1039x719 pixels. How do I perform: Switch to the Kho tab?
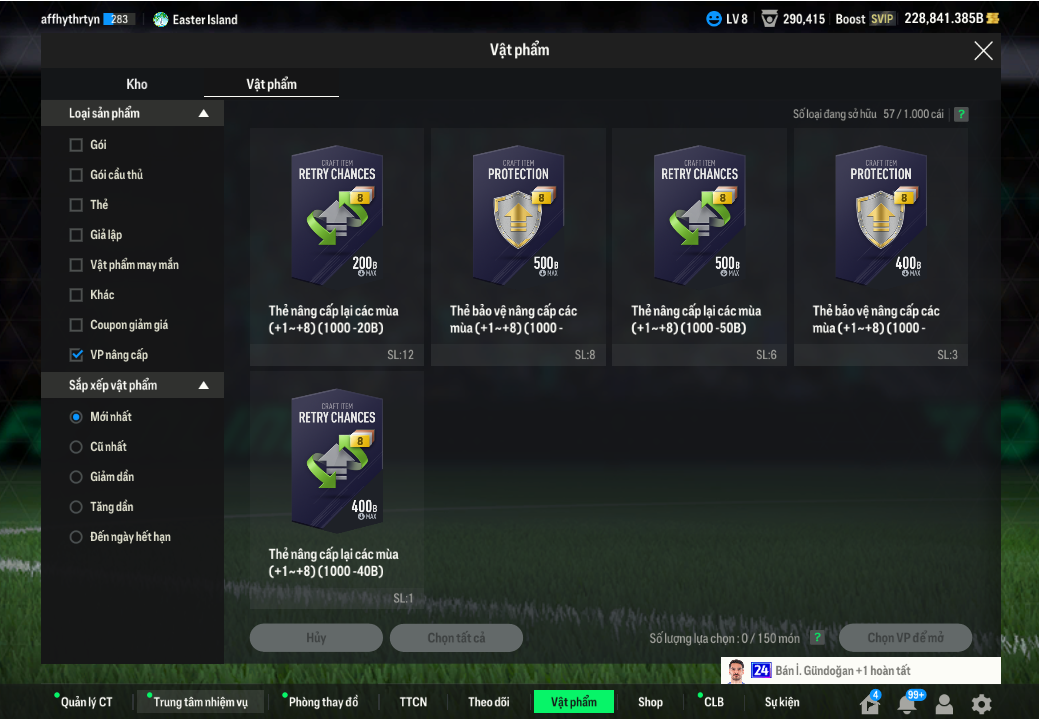point(137,84)
